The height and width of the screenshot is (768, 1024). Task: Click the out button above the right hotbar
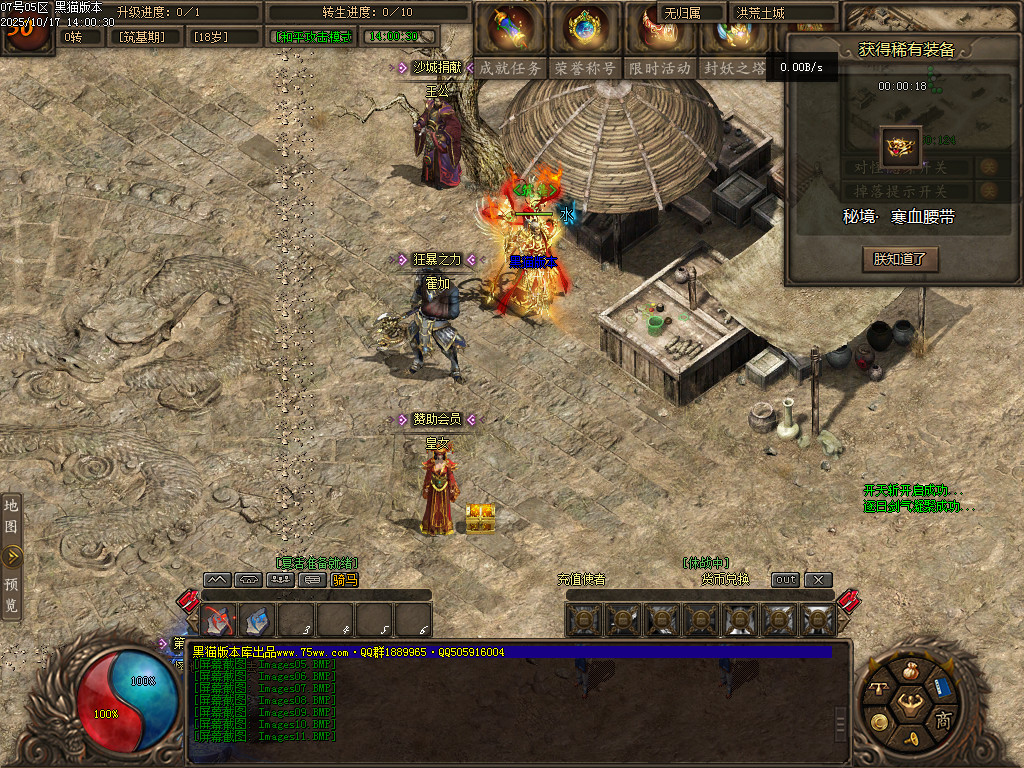coord(786,579)
